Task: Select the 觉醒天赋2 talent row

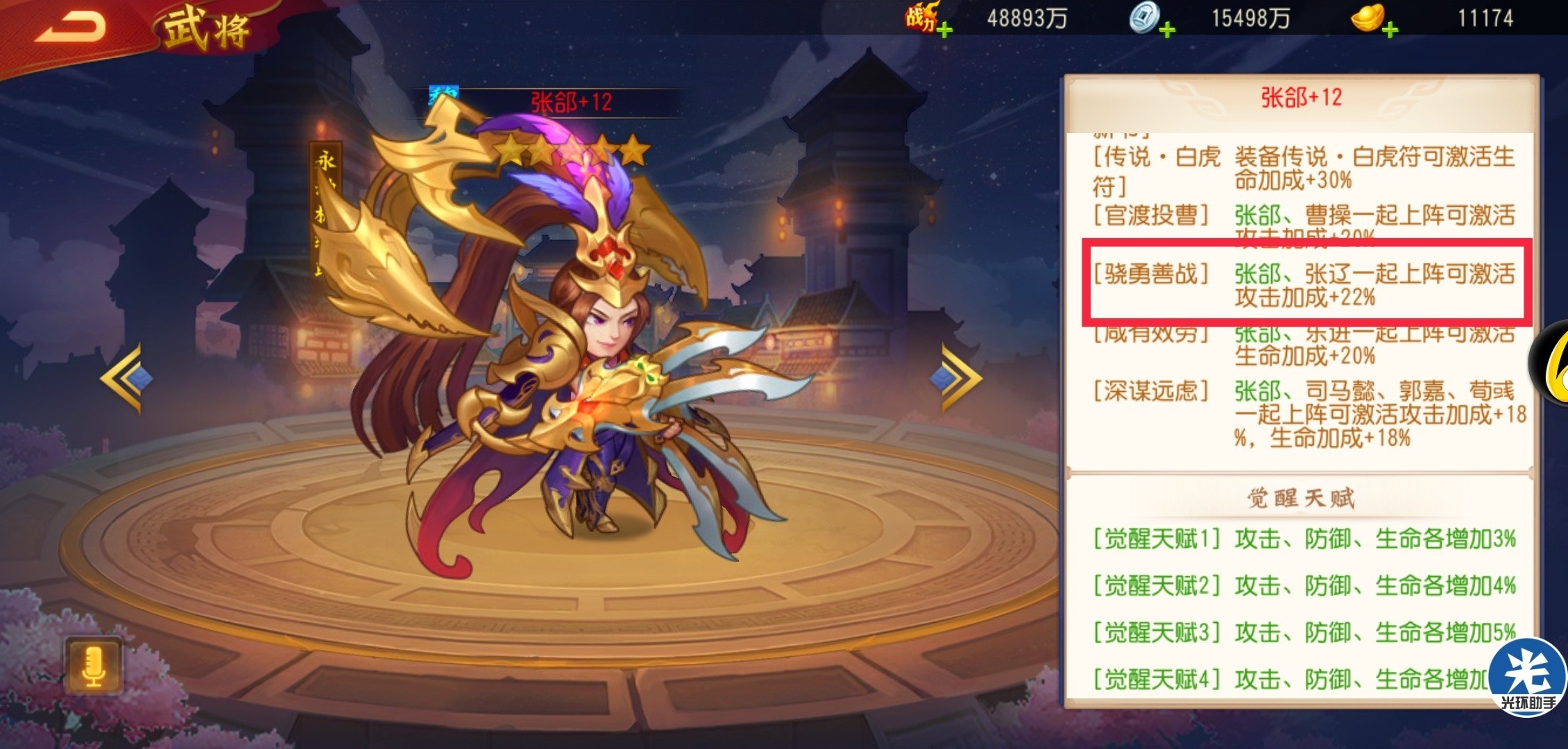Action: click(x=1304, y=586)
